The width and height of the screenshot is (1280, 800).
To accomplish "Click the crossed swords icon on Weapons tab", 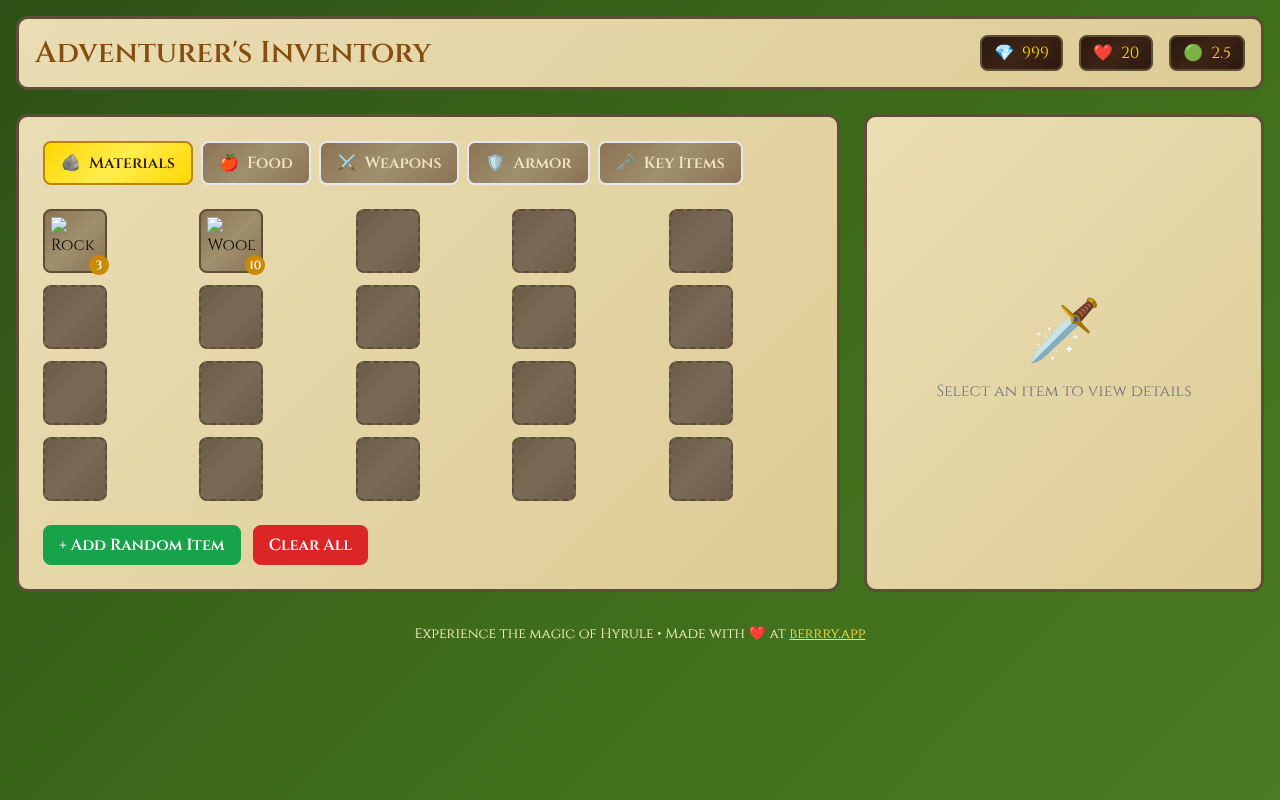I will tap(347, 161).
